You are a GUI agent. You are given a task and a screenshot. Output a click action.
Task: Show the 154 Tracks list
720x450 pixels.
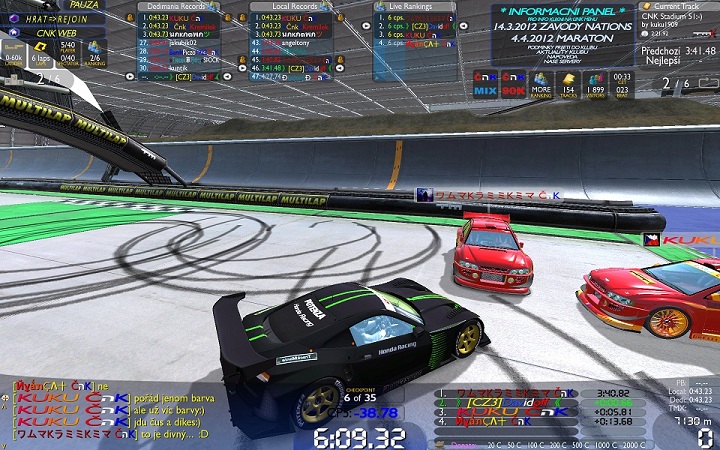[568, 84]
